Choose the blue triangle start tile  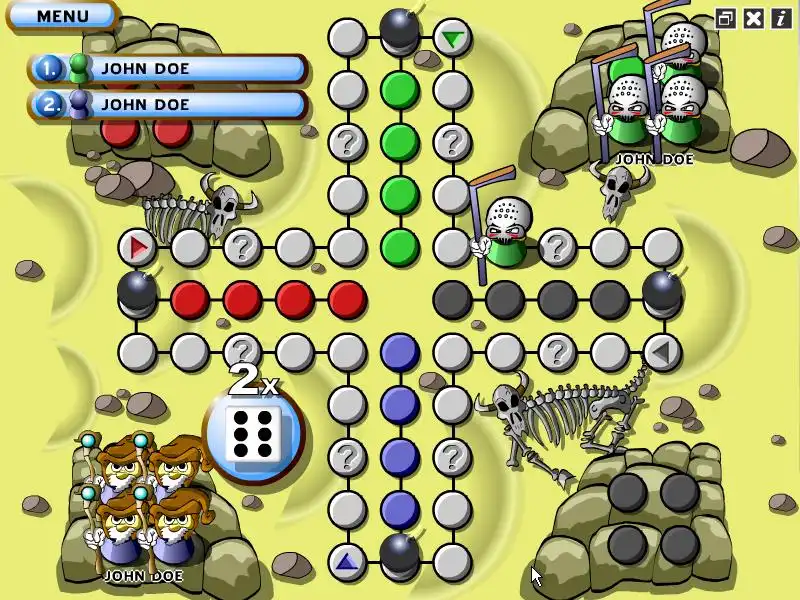click(347, 562)
